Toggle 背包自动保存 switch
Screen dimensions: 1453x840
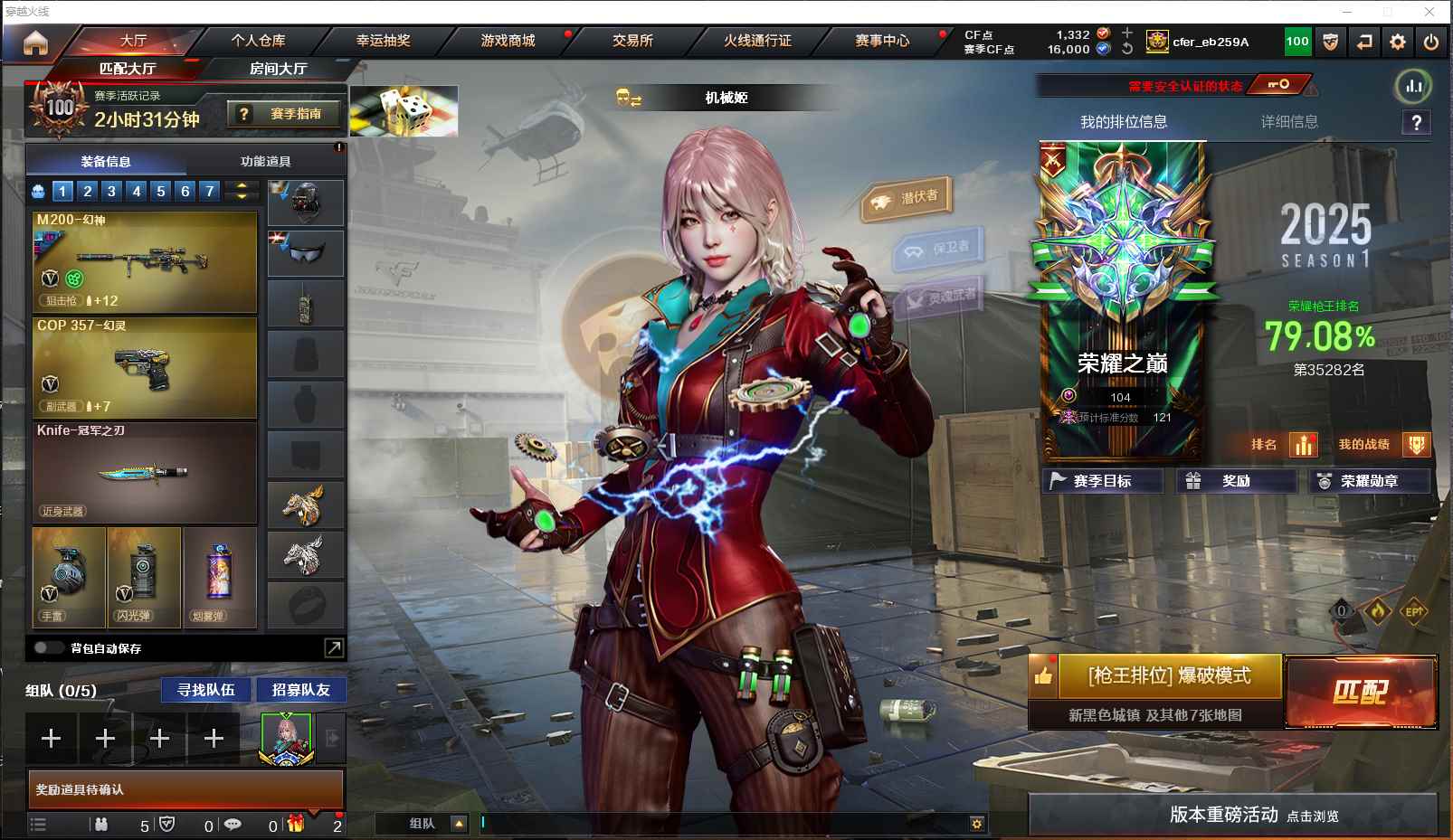pyautogui.click(x=47, y=647)
